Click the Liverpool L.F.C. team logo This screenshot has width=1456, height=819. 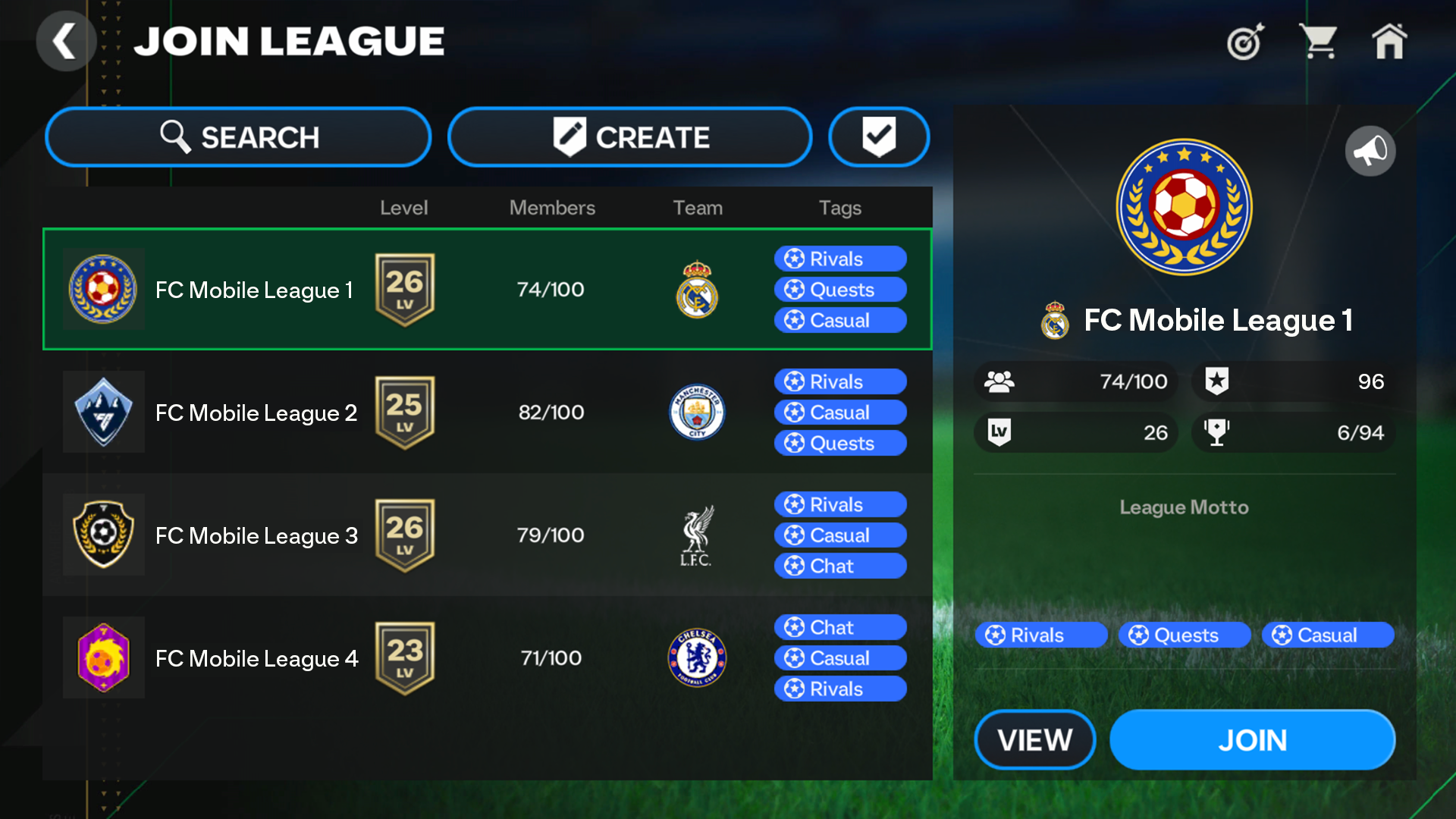697,535
